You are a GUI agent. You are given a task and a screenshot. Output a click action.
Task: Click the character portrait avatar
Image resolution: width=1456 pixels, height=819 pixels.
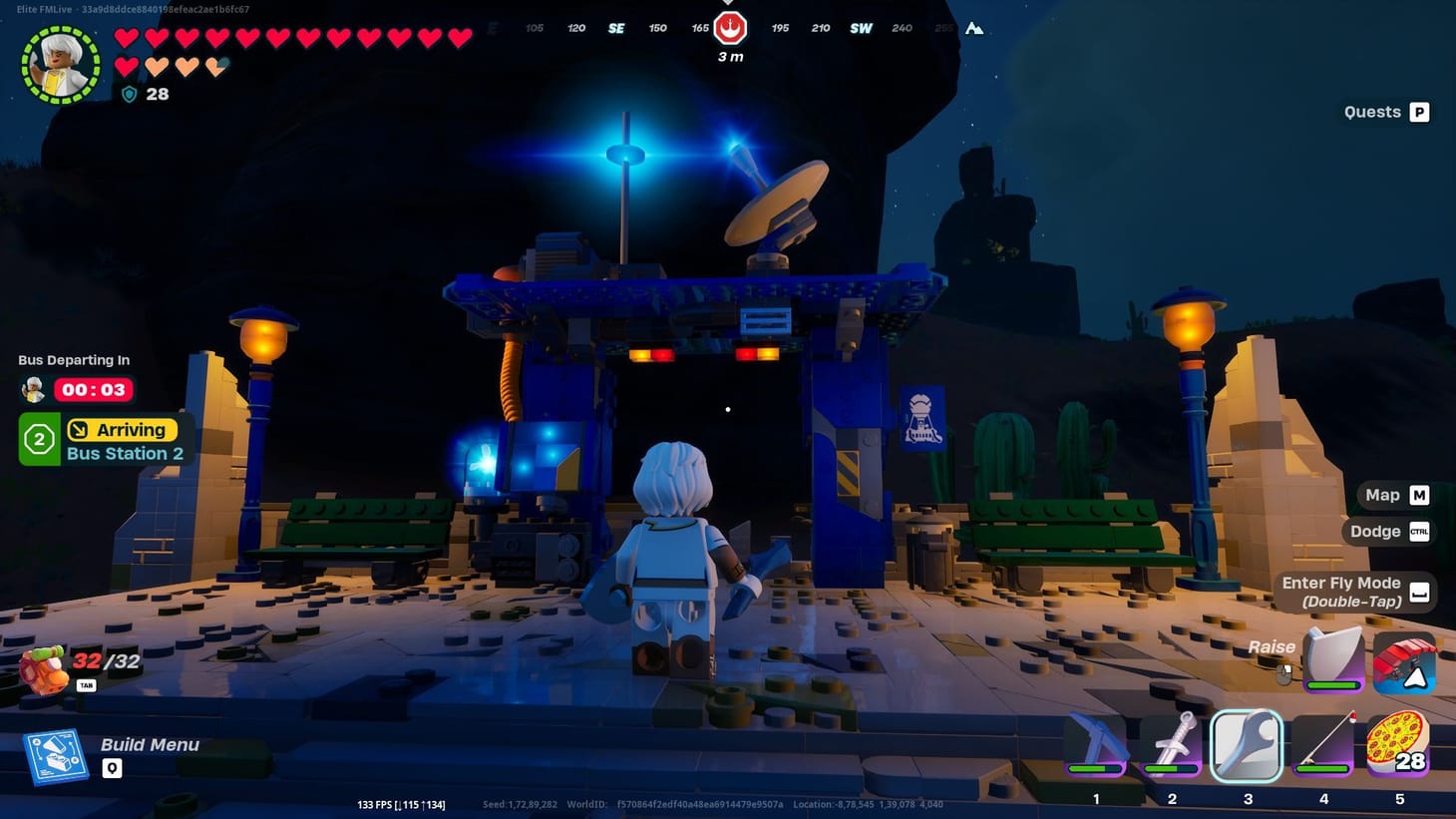tap(60, 62)
